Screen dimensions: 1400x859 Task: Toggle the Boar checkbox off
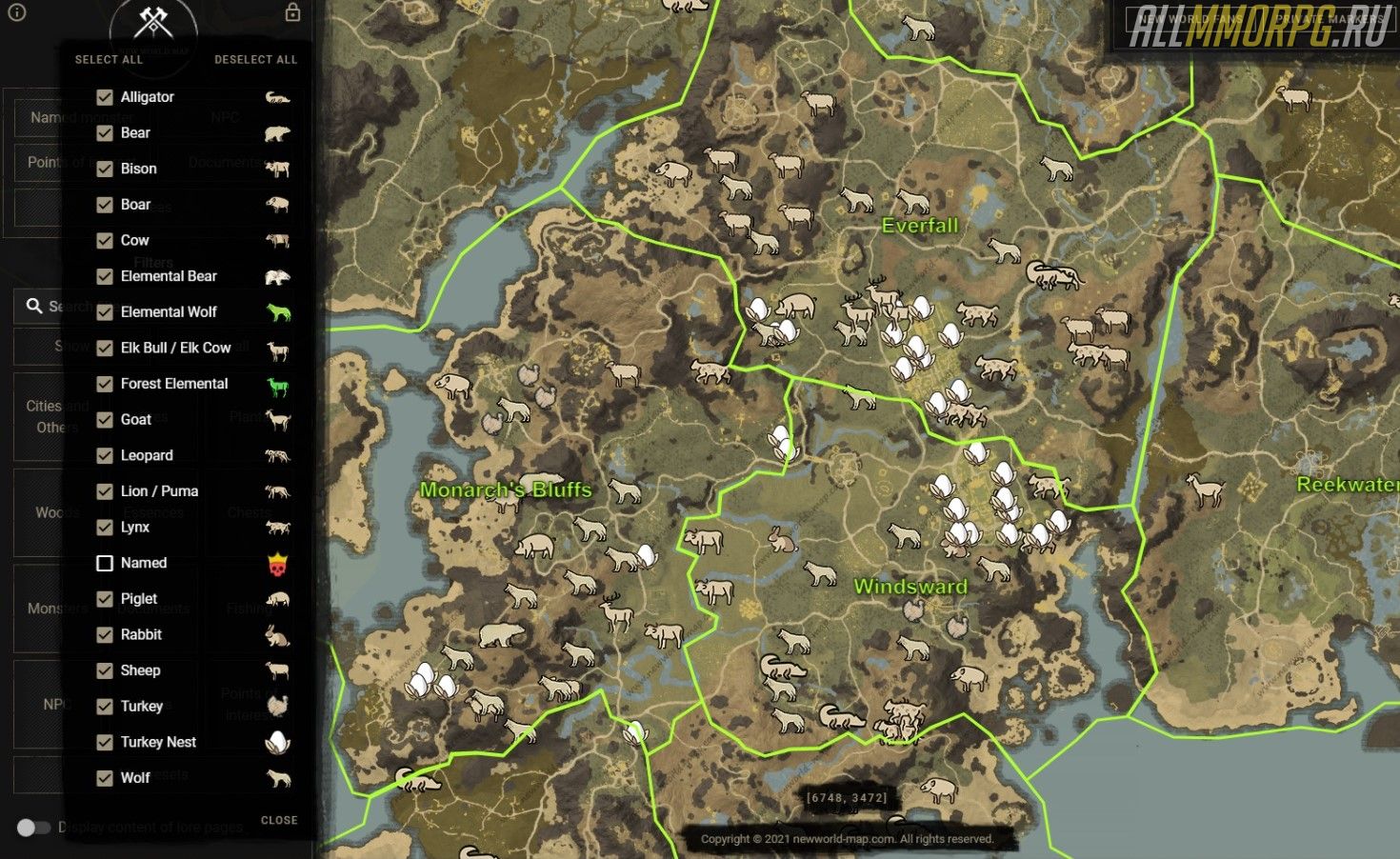click(x=105, y=205)
